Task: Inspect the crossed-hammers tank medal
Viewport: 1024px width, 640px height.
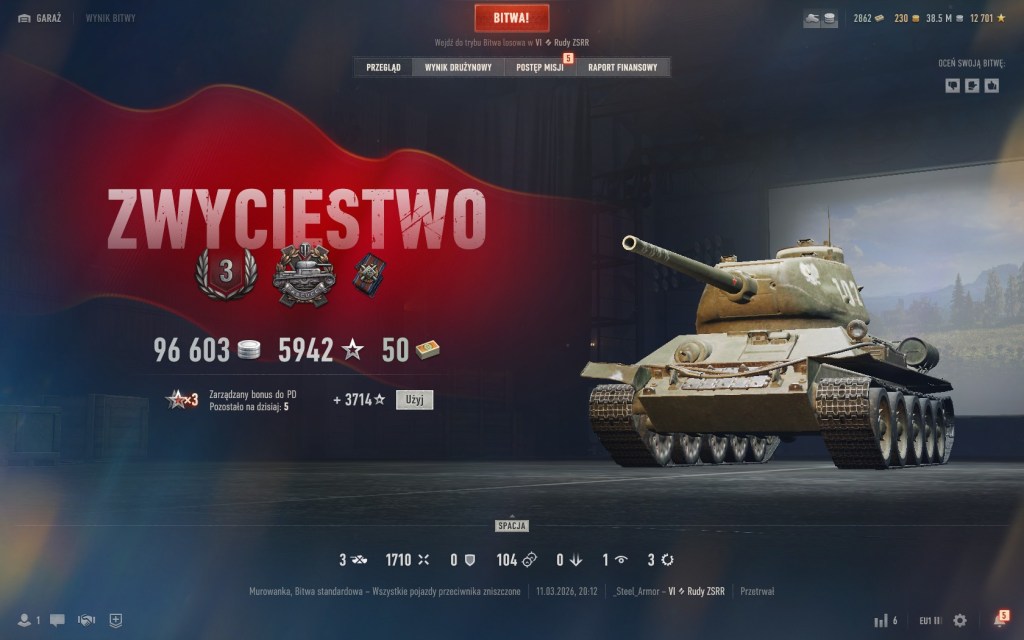Action: (304, 274)
